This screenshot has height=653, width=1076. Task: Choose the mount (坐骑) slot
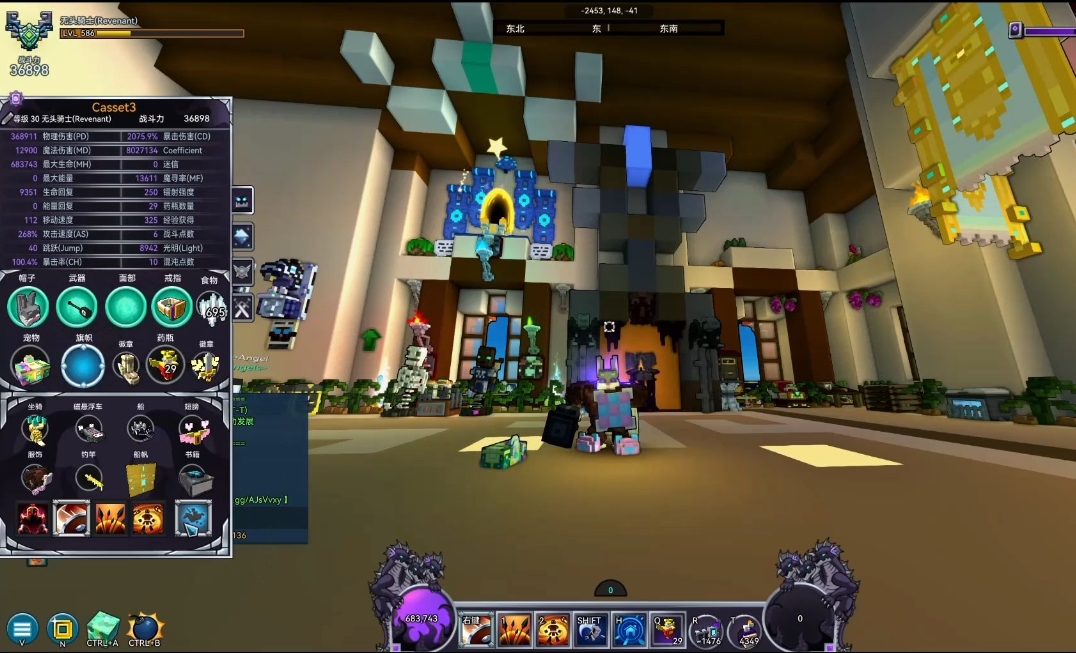click(x=36, y=430)
